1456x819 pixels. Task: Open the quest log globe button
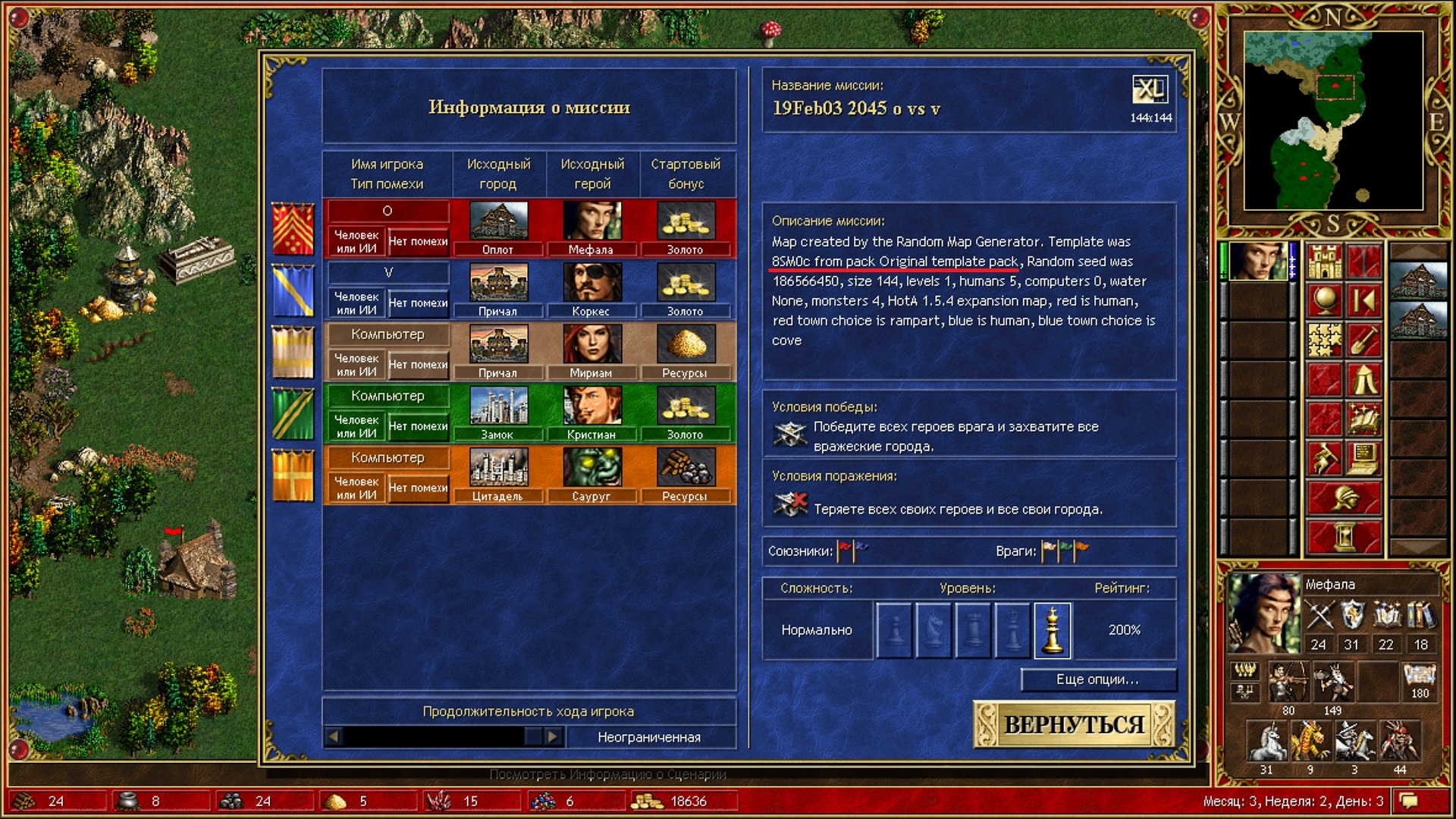click(x=1325, y=300)
